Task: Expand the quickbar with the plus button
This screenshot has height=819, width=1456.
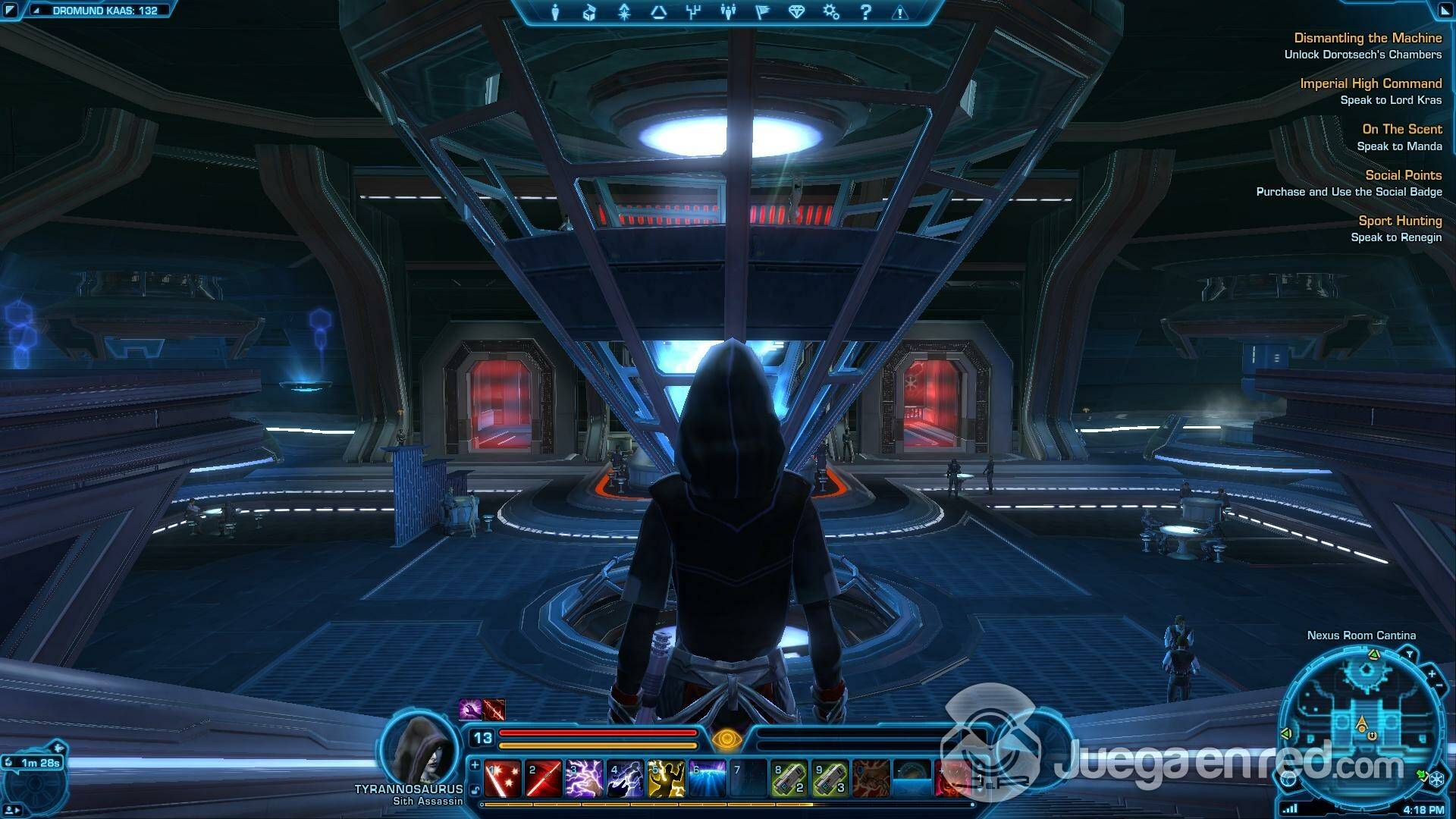Action: tap(475, 766)
